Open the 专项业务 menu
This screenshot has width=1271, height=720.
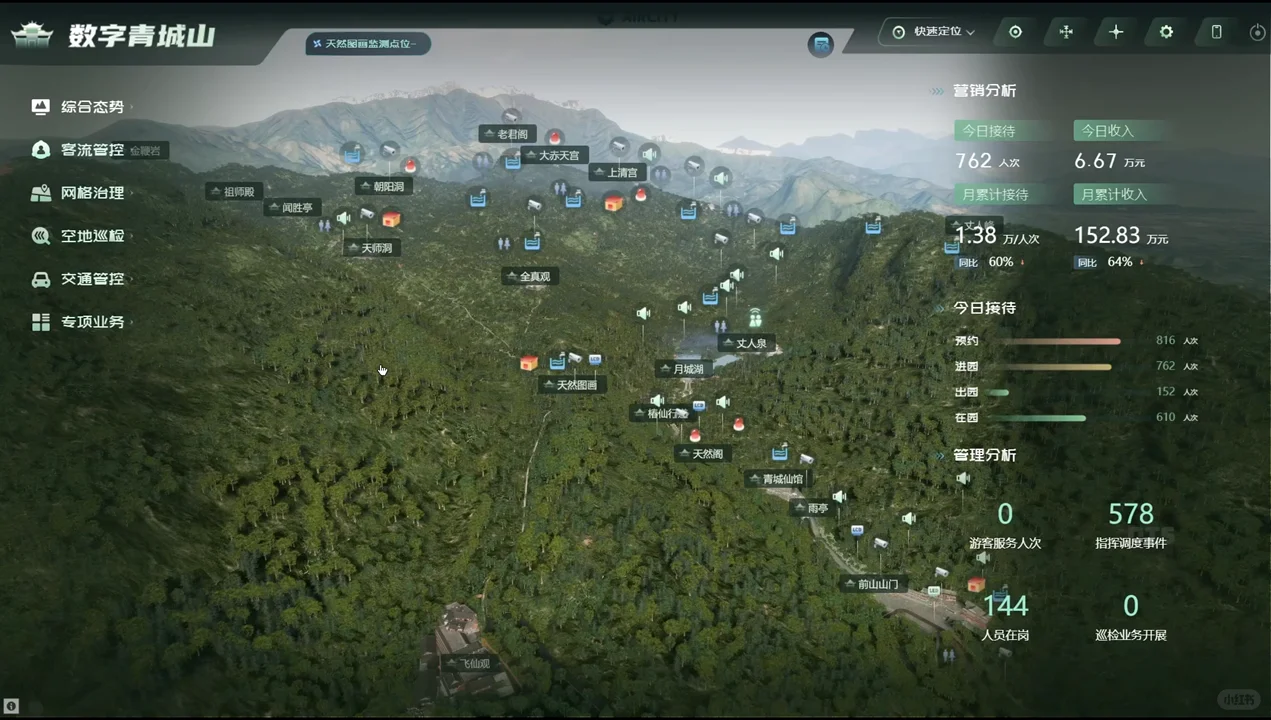[92, 322]
